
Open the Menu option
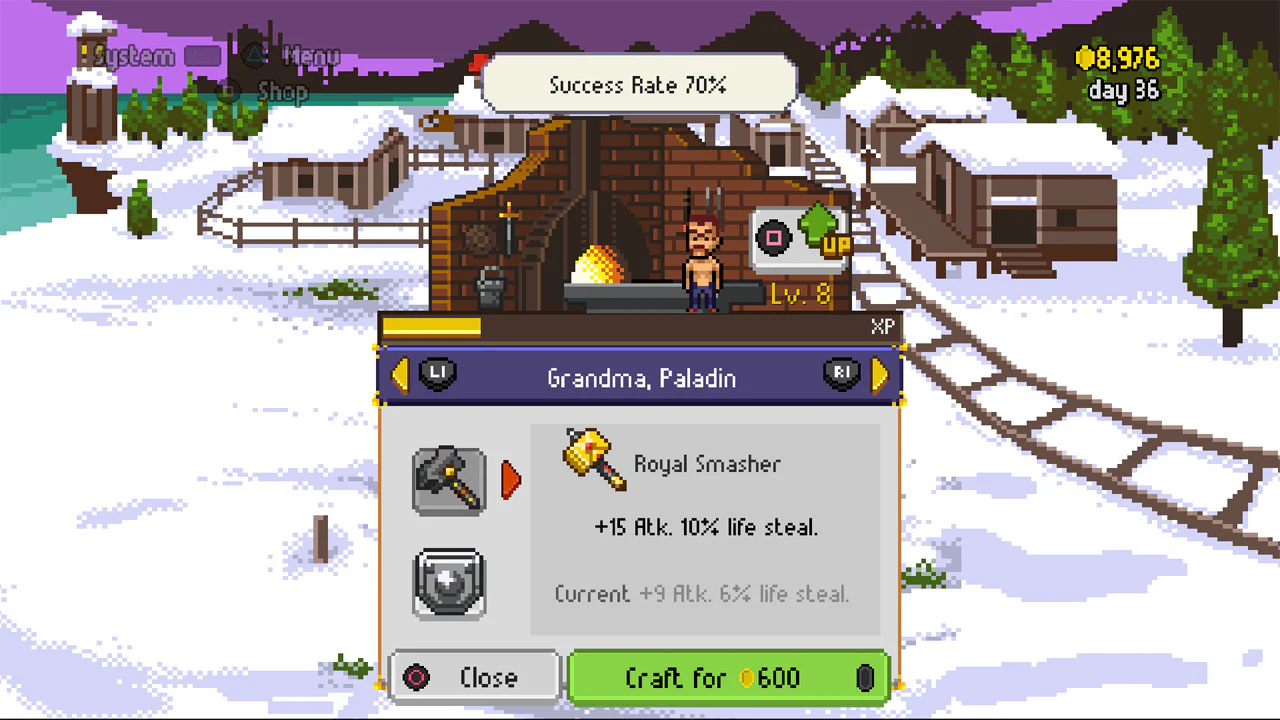(311, 56)
